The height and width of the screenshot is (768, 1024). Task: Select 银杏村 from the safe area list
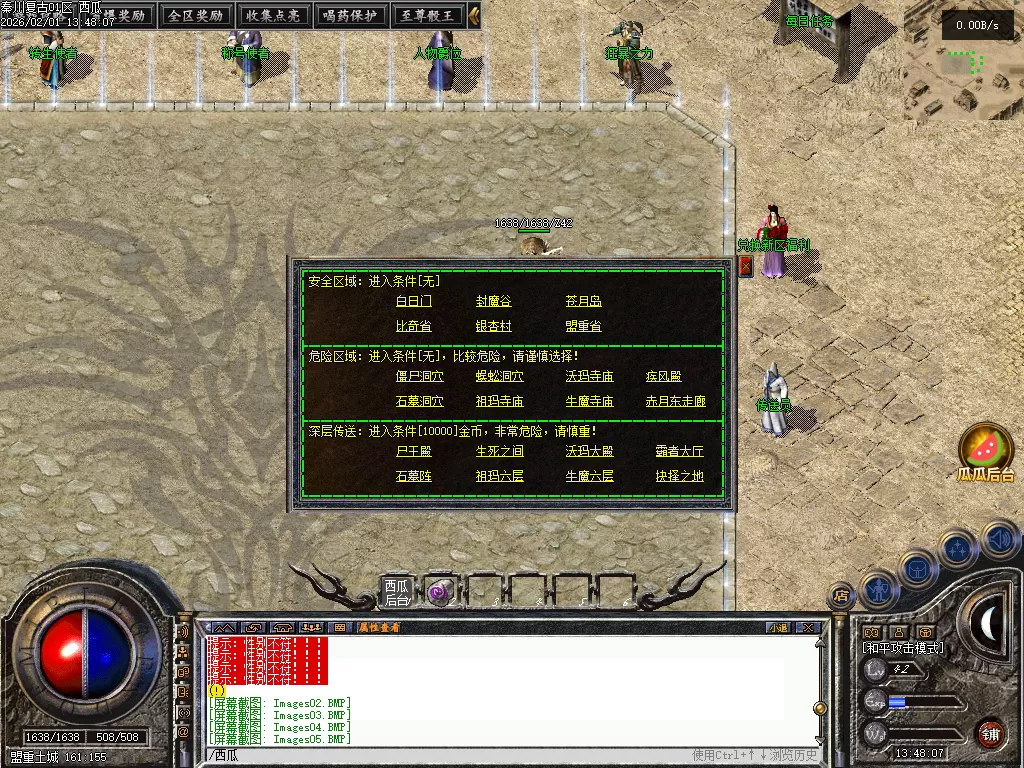pos(494,326)
